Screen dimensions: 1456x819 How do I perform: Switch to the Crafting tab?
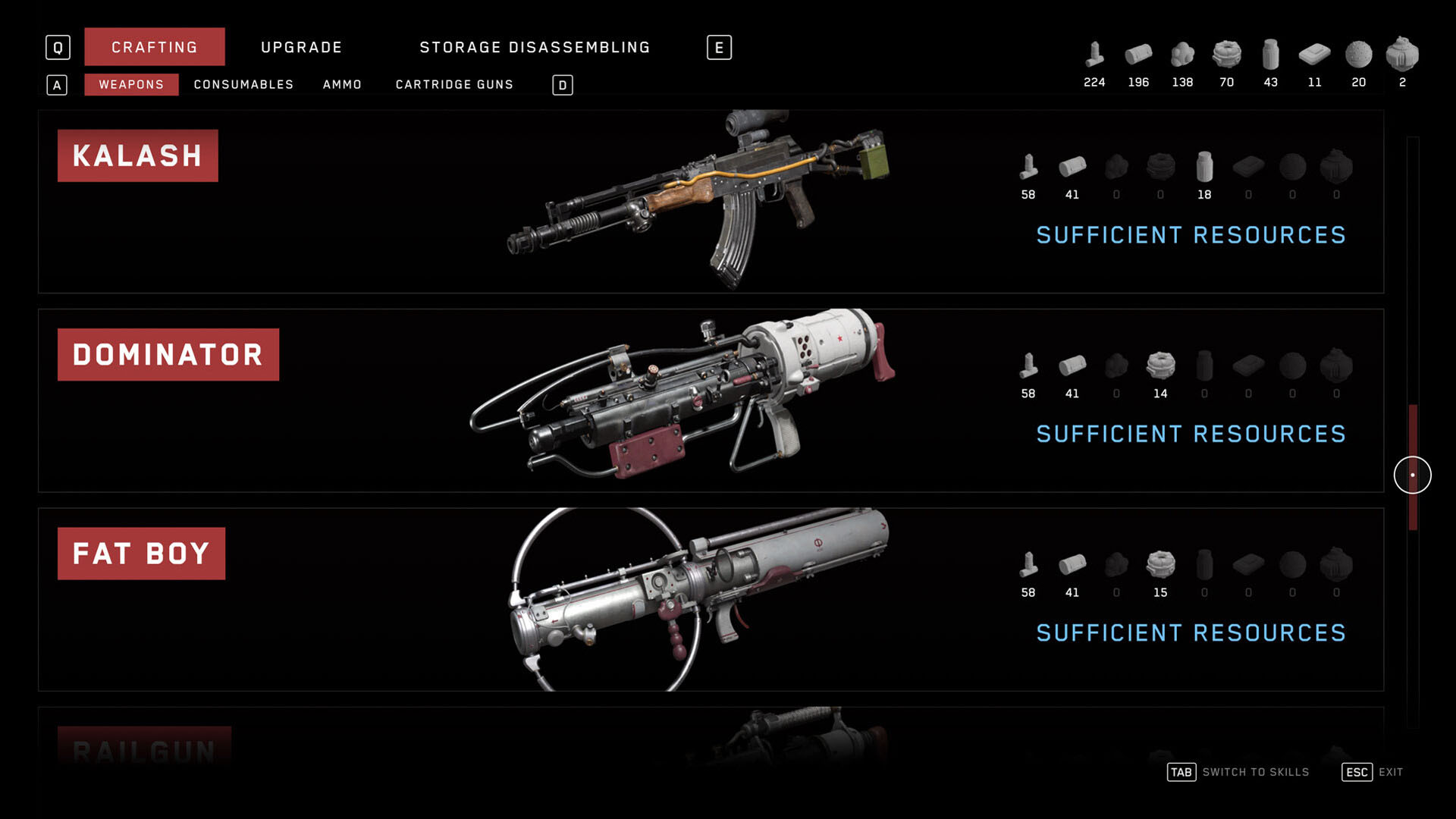click(154, 47)
